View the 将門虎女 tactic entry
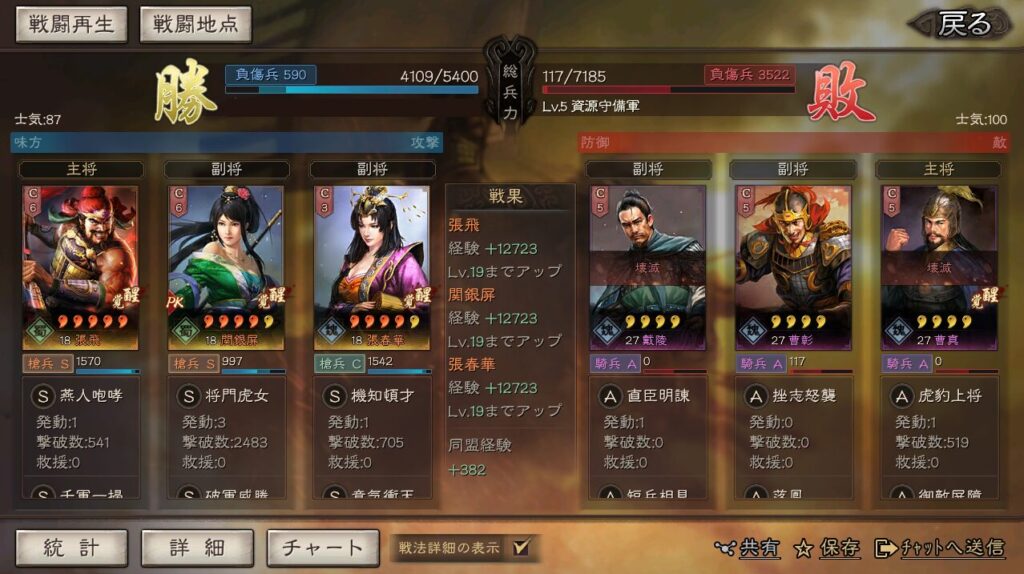This screenshot has height=574, width=1024. [x=236, y=396]
